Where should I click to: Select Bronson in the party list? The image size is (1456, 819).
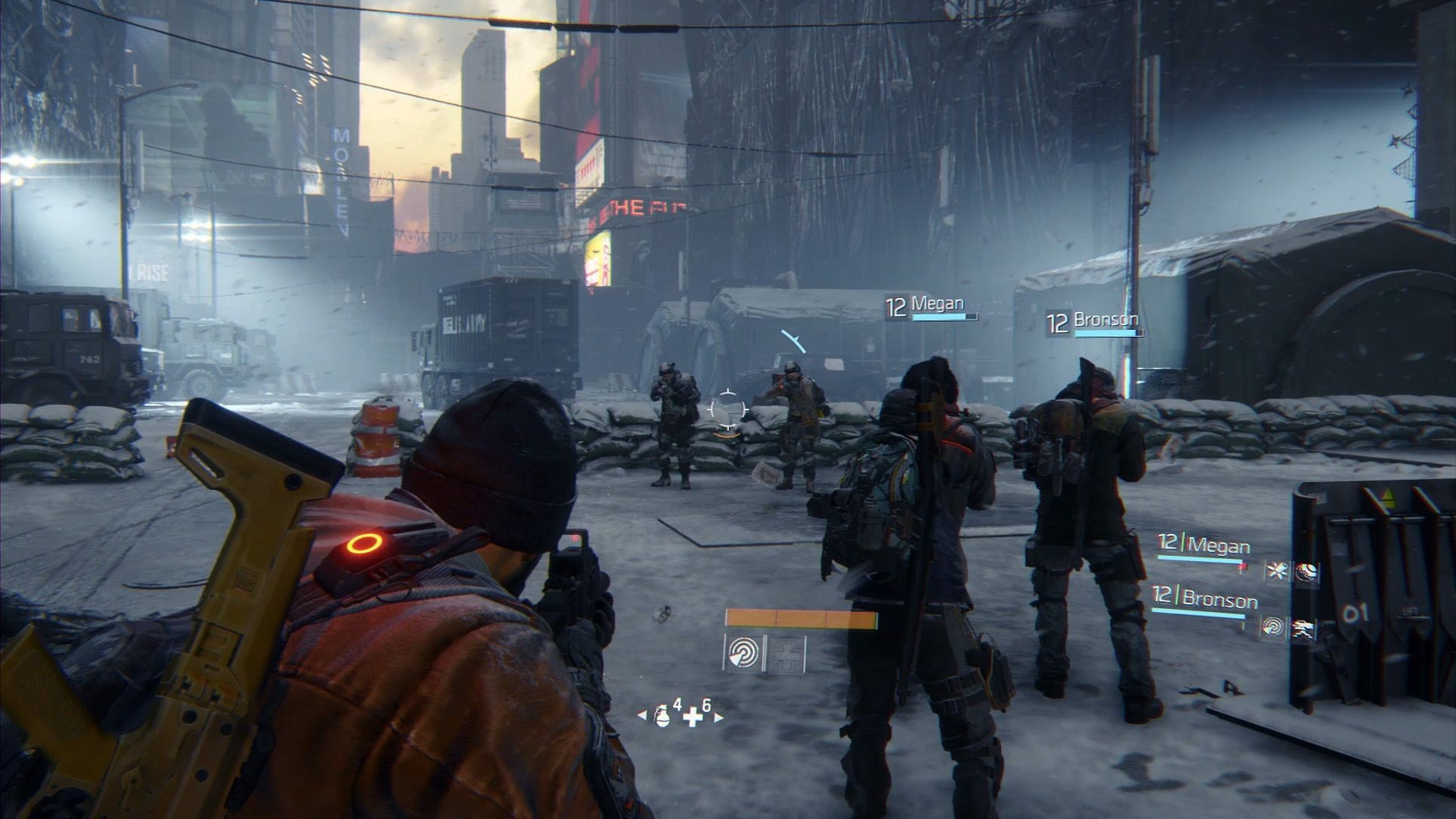coord(1219,600)
